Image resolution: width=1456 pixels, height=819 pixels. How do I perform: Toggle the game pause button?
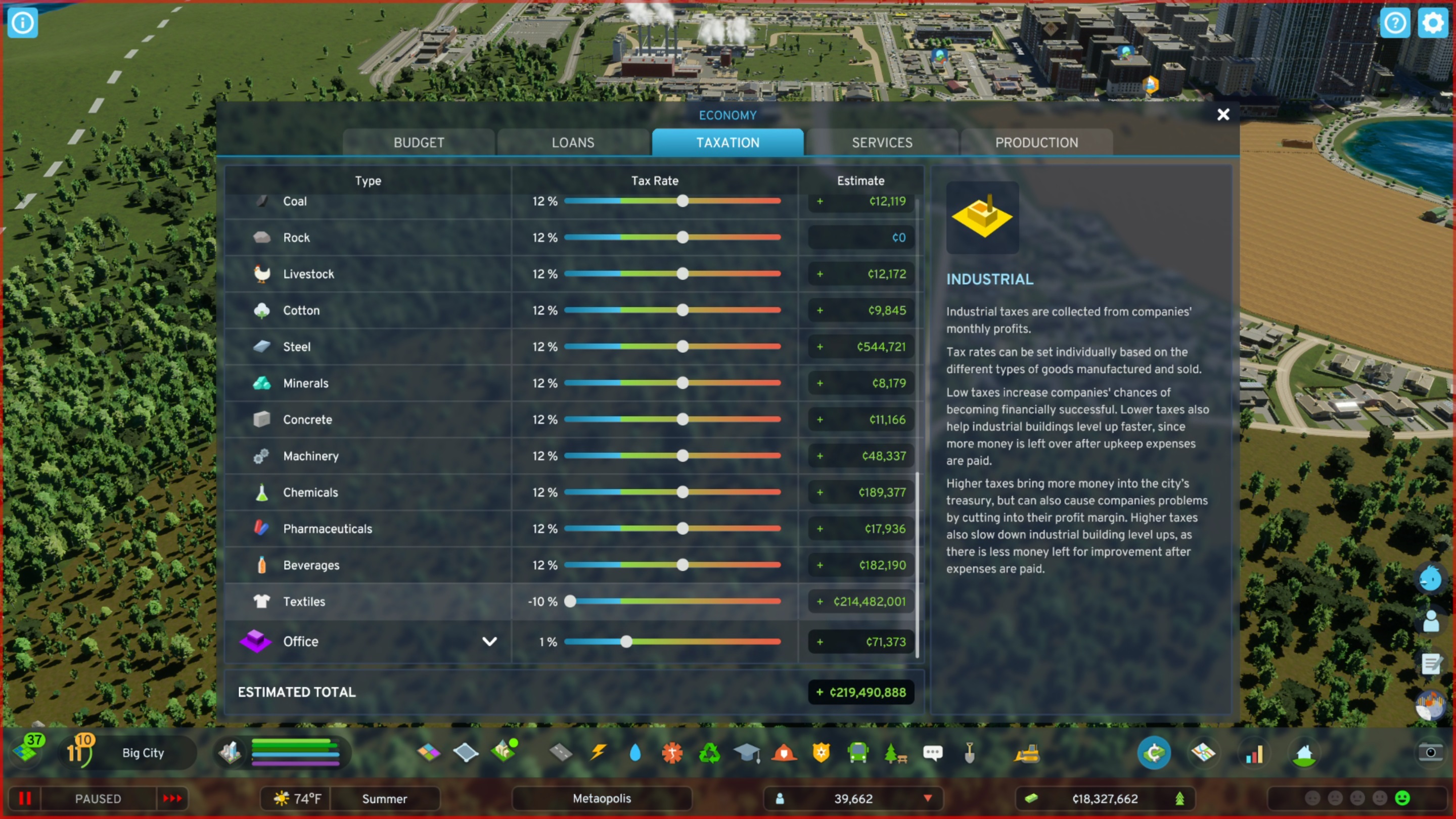click(25, 799)
